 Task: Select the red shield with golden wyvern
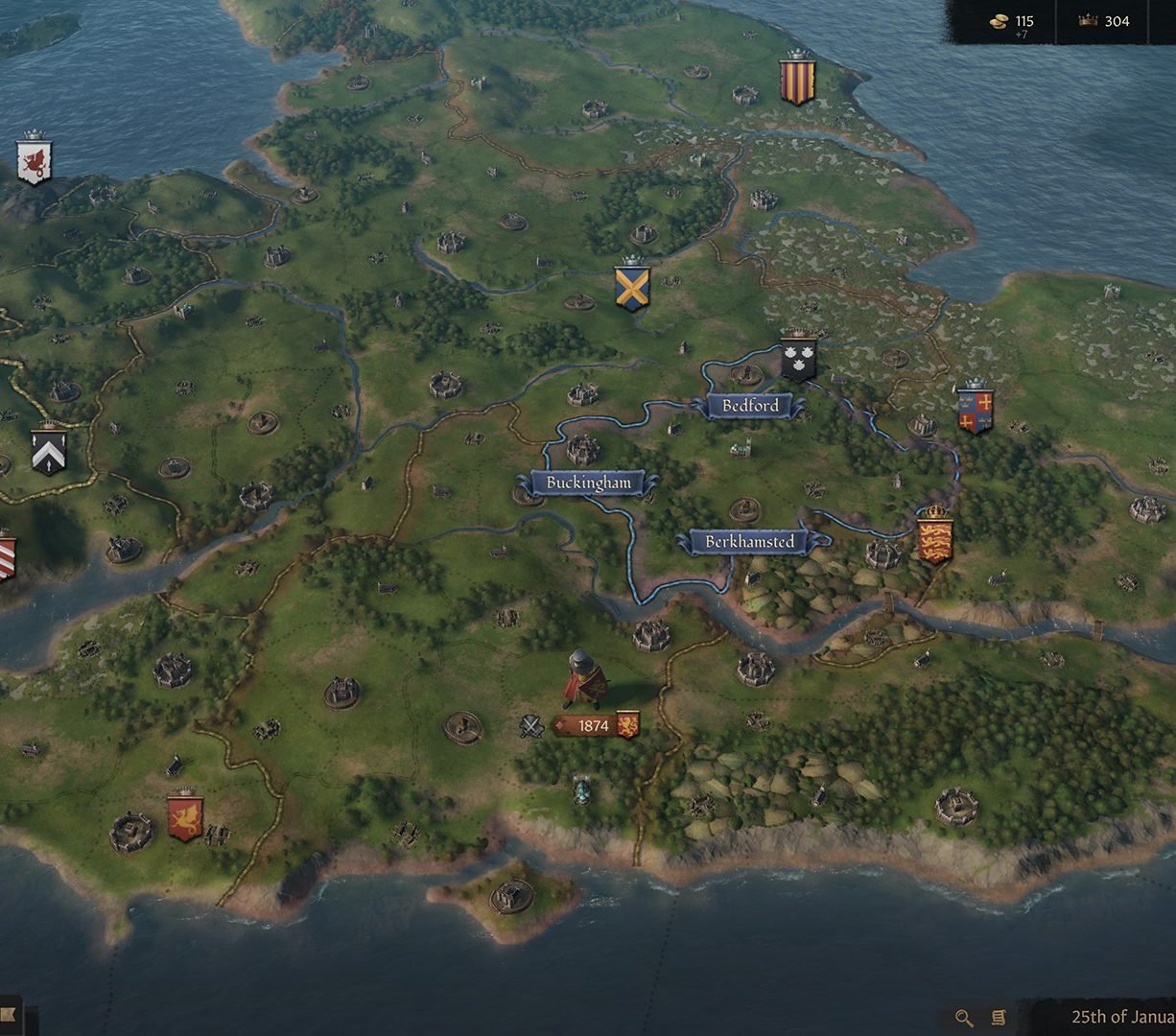tap(184, 817)
